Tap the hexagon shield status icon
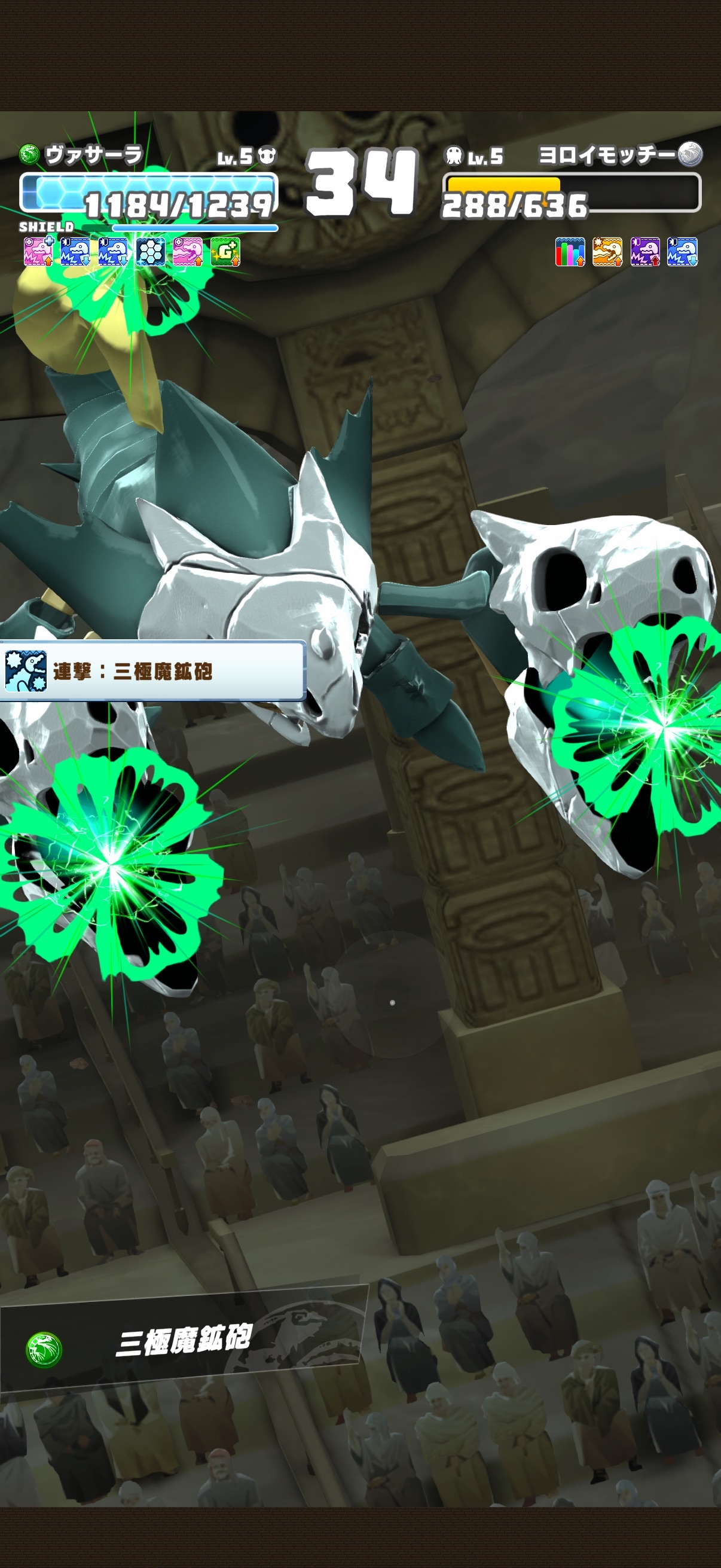The width and height of the screenshot is (721, 1568). coord(150,252)
